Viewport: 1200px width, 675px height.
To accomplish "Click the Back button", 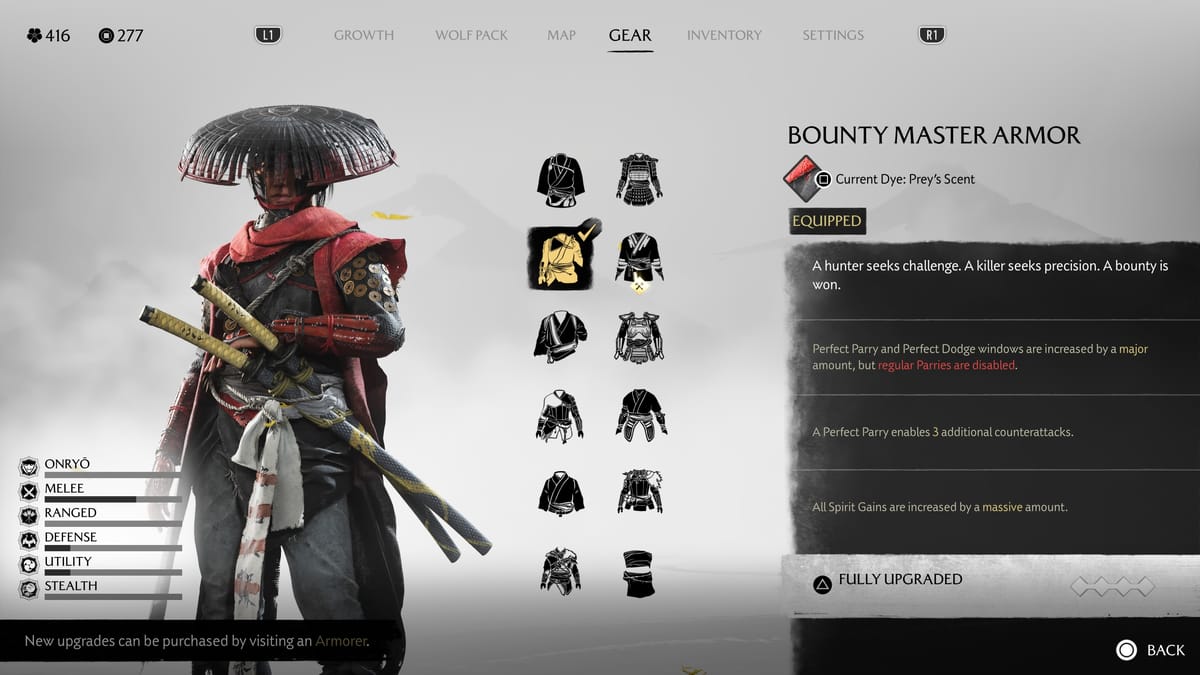I will pos(1151,650).
